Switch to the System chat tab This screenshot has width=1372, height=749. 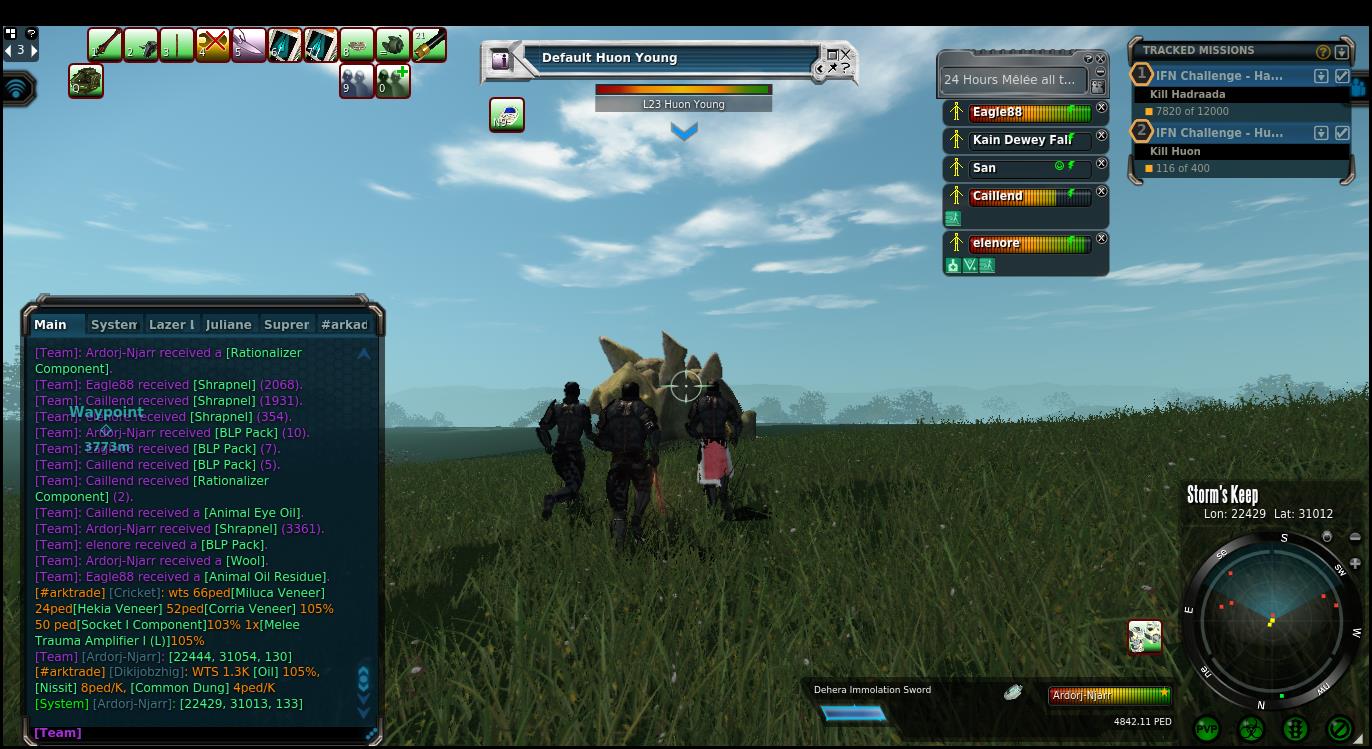(x=113, y=325)
